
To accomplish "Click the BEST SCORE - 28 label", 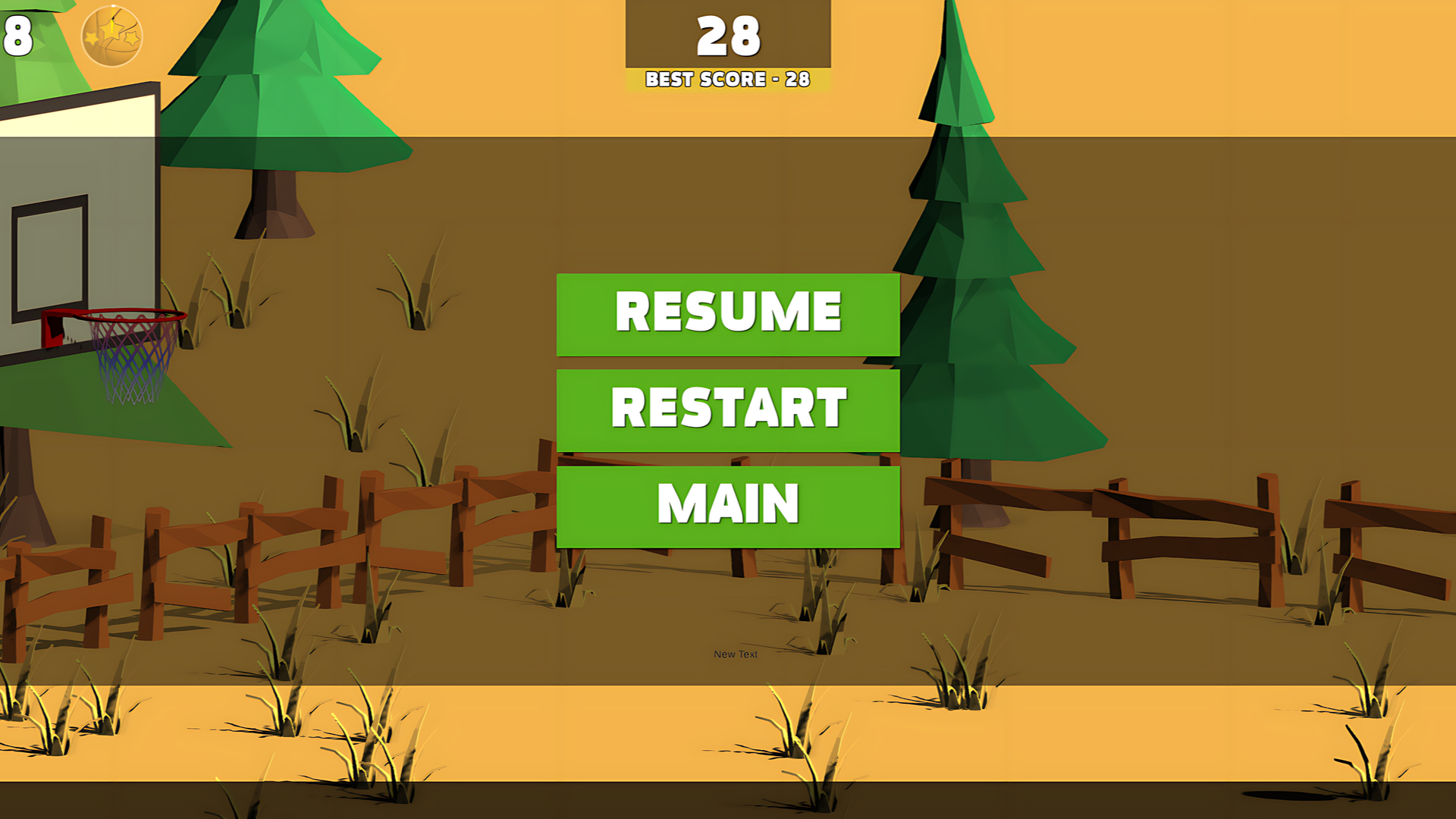I will tap(726, 79).
